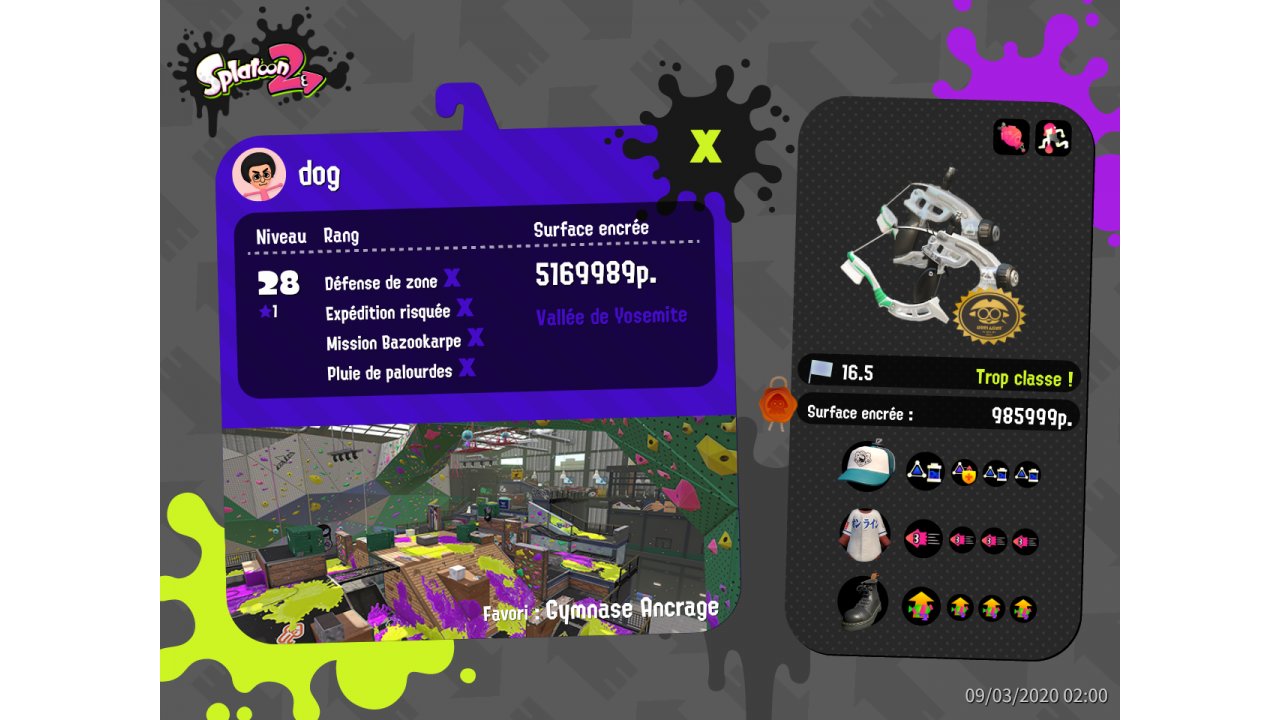Click the gold badge on the weapon
The width and height of the screenshot is (1280, 720).
[989, 315]
